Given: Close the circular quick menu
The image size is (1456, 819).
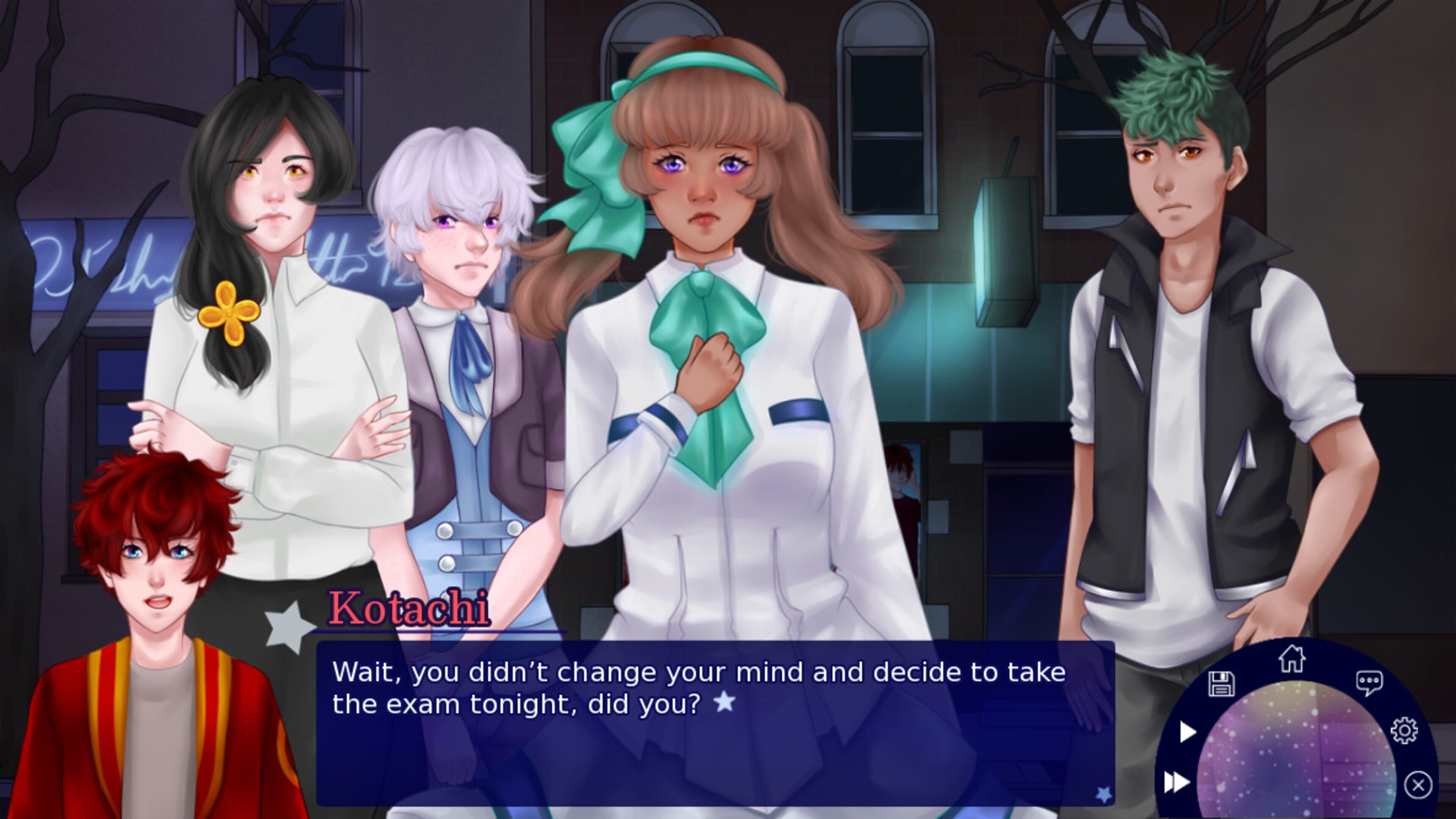Looking at the screenshot, I should point(1418,784).
